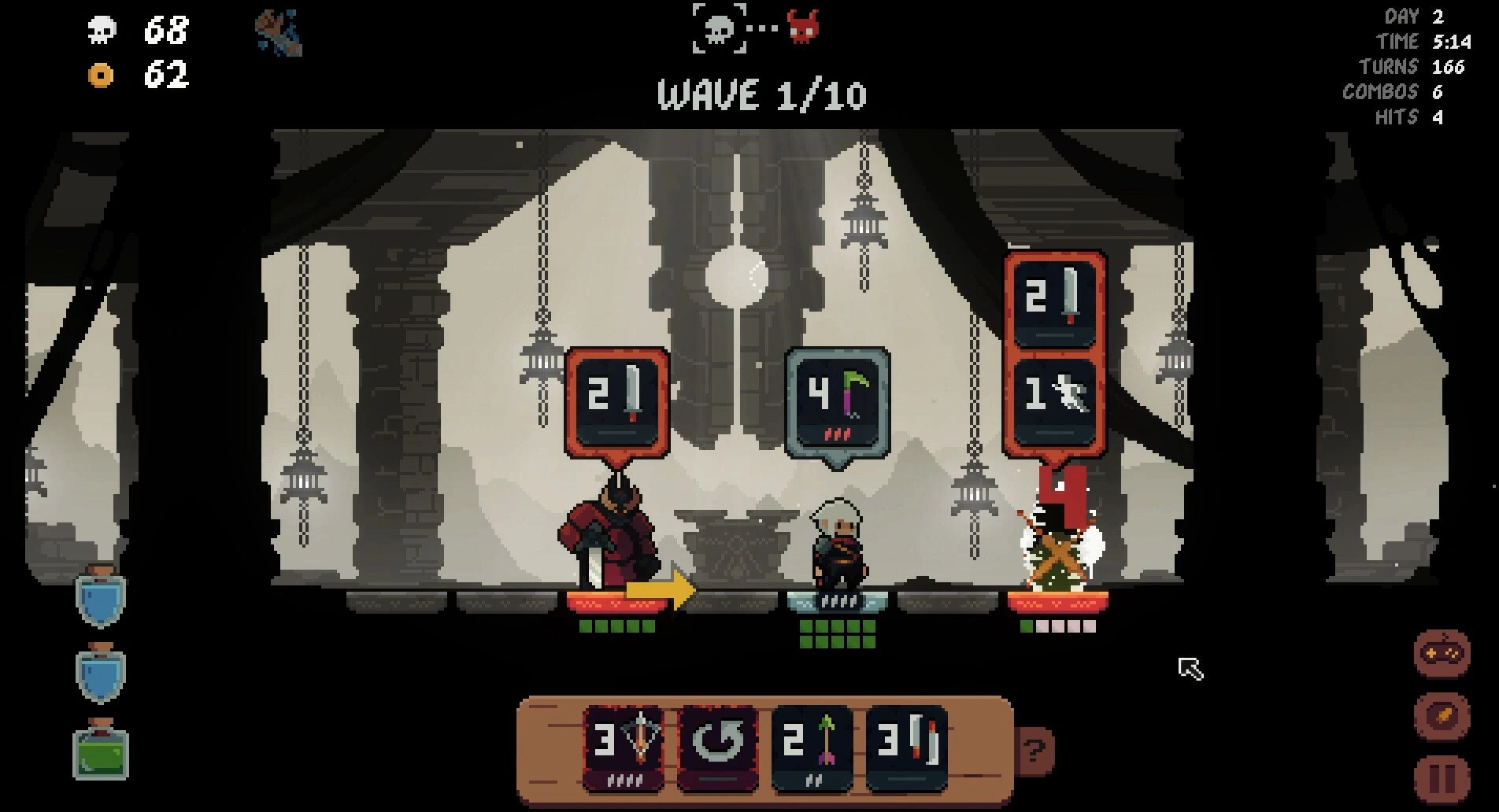Select the crossbow attack tile

[623, 747]
